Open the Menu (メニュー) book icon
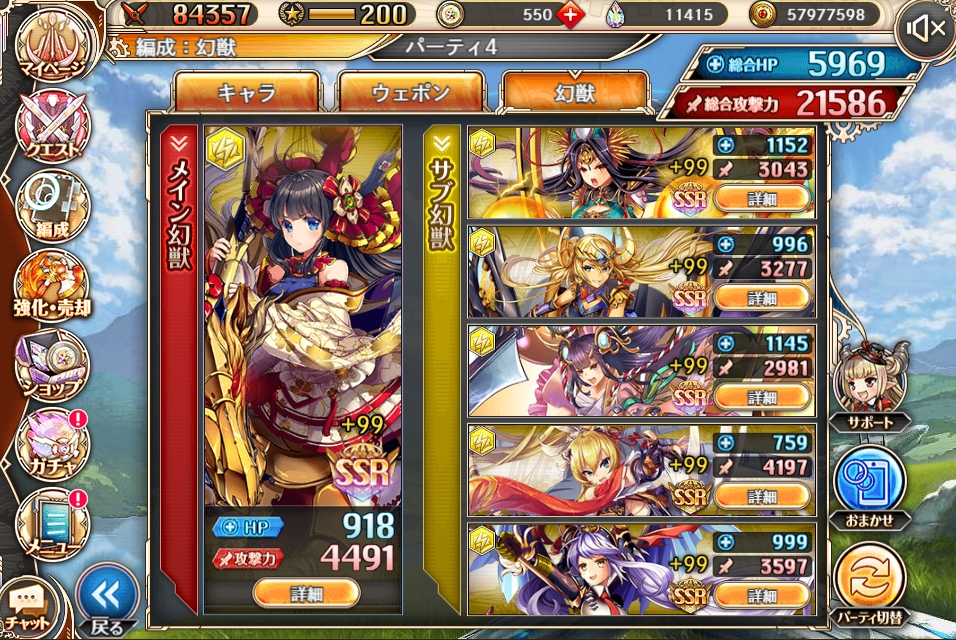The image size is (956, 640). [x=52, y=520]
